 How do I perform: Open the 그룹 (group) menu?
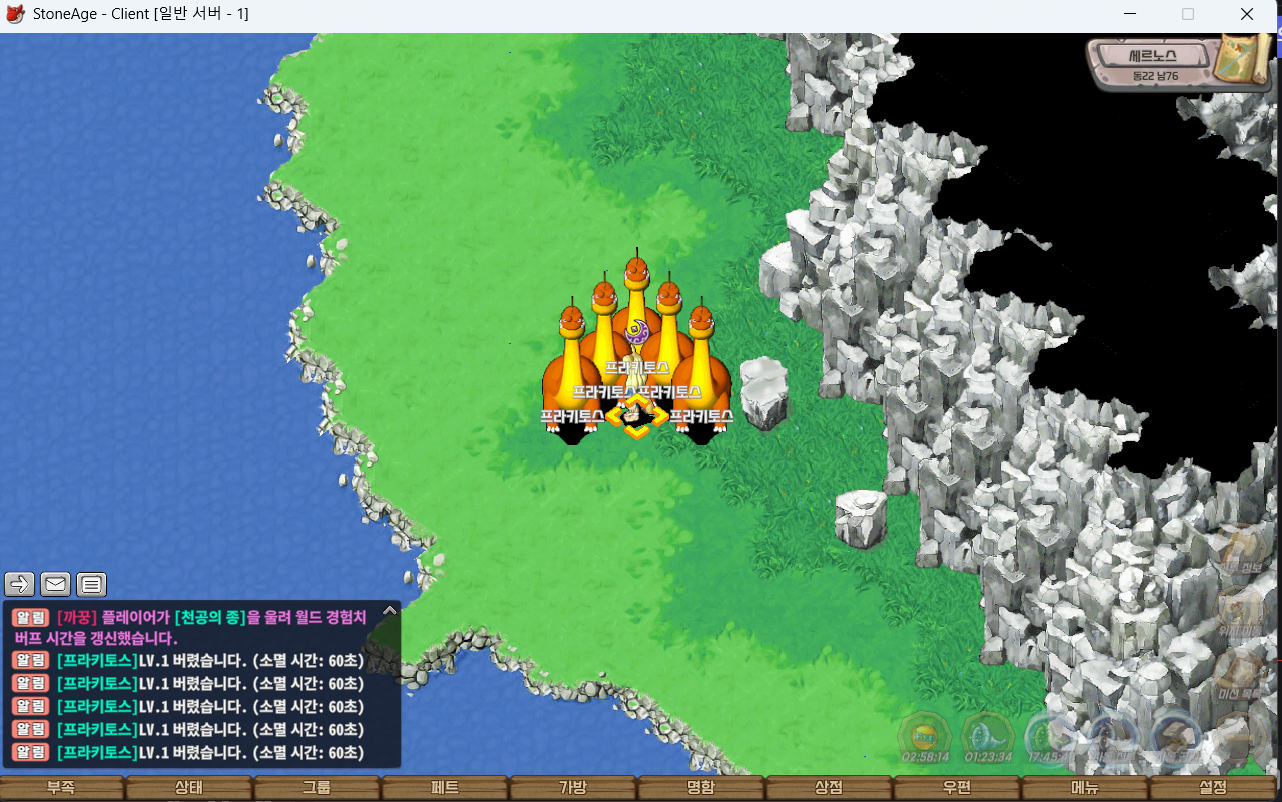(x=317, y=788)
